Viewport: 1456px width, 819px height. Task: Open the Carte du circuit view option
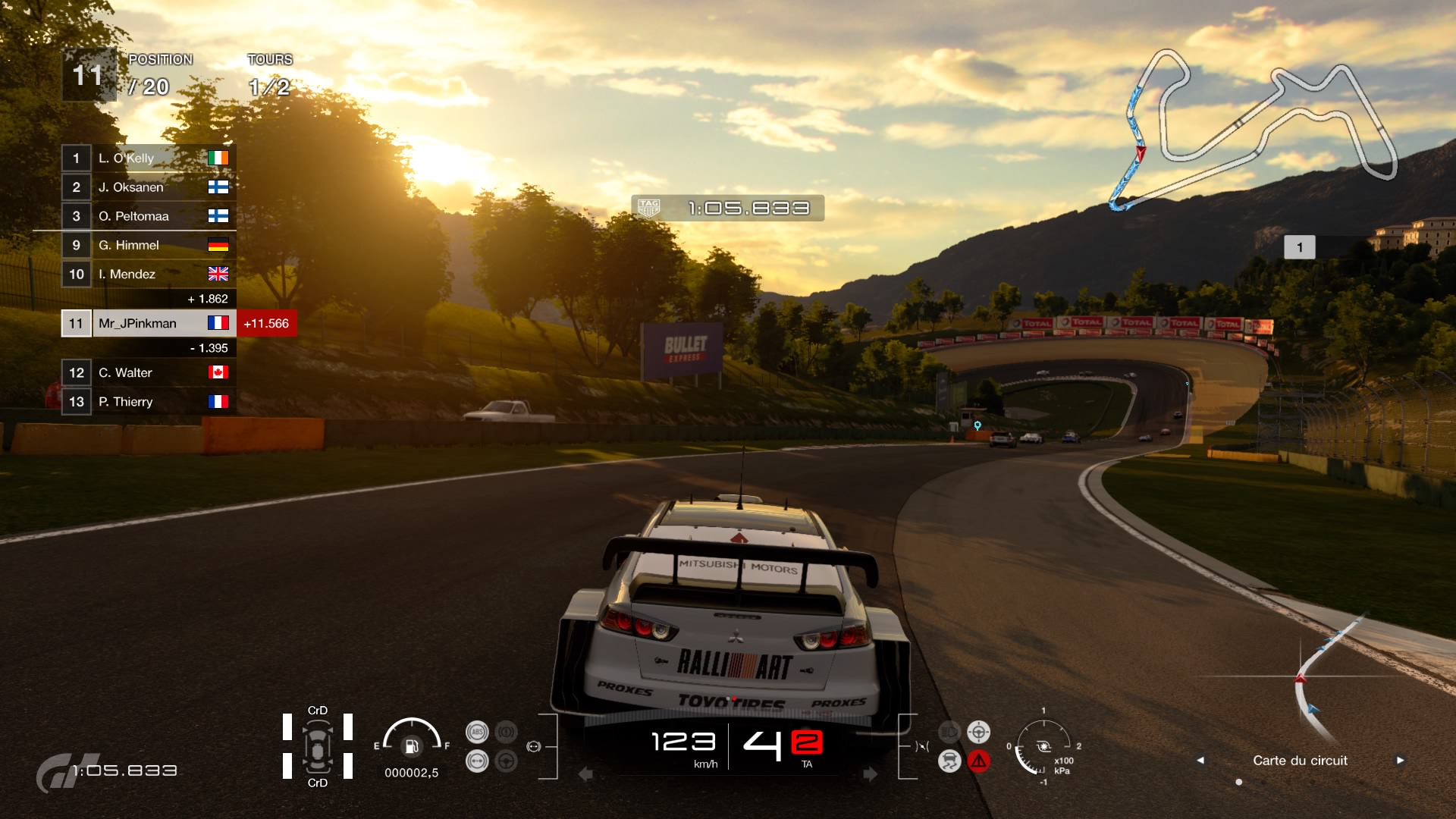(x=1299, y=760)
